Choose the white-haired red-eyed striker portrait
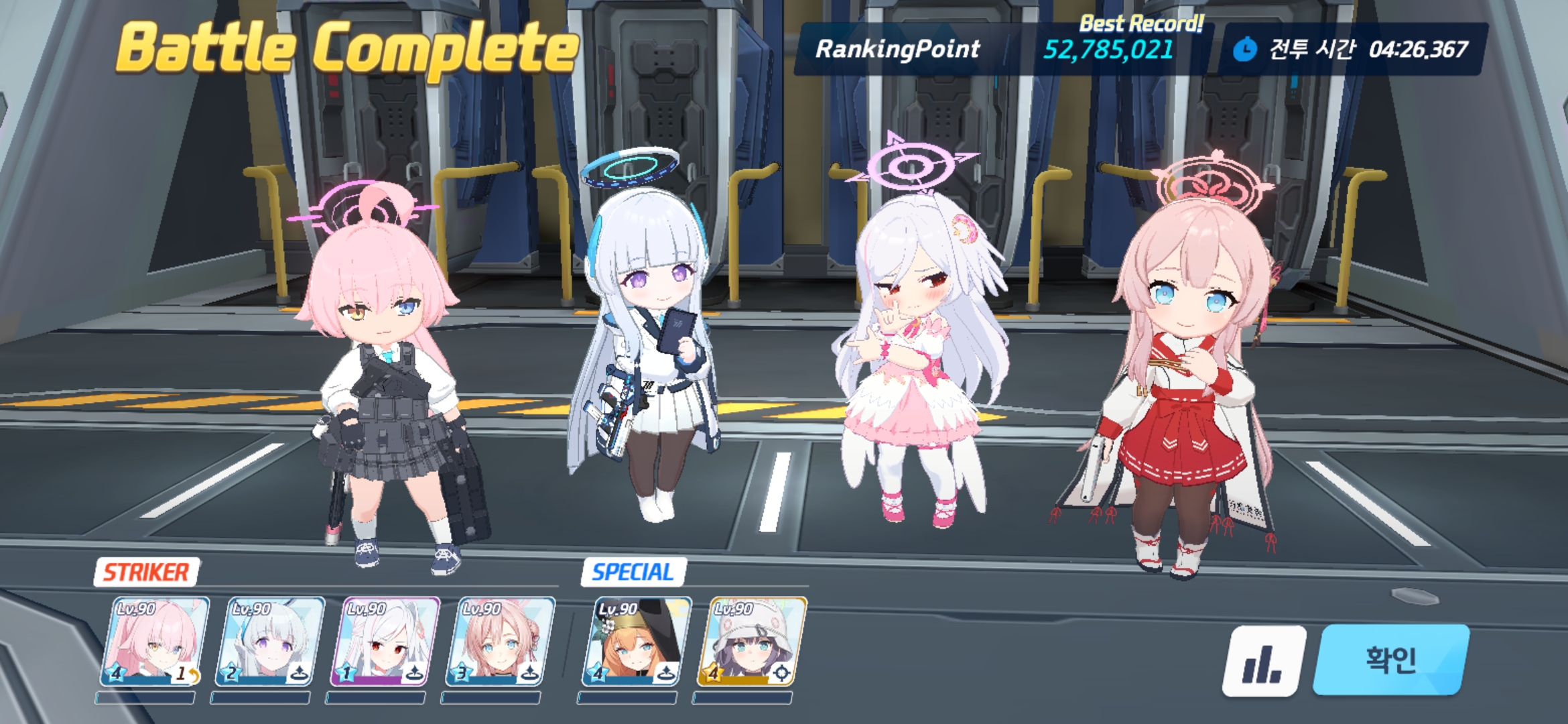The height and width of the screenshot is (724, 1568). (385, 642)
